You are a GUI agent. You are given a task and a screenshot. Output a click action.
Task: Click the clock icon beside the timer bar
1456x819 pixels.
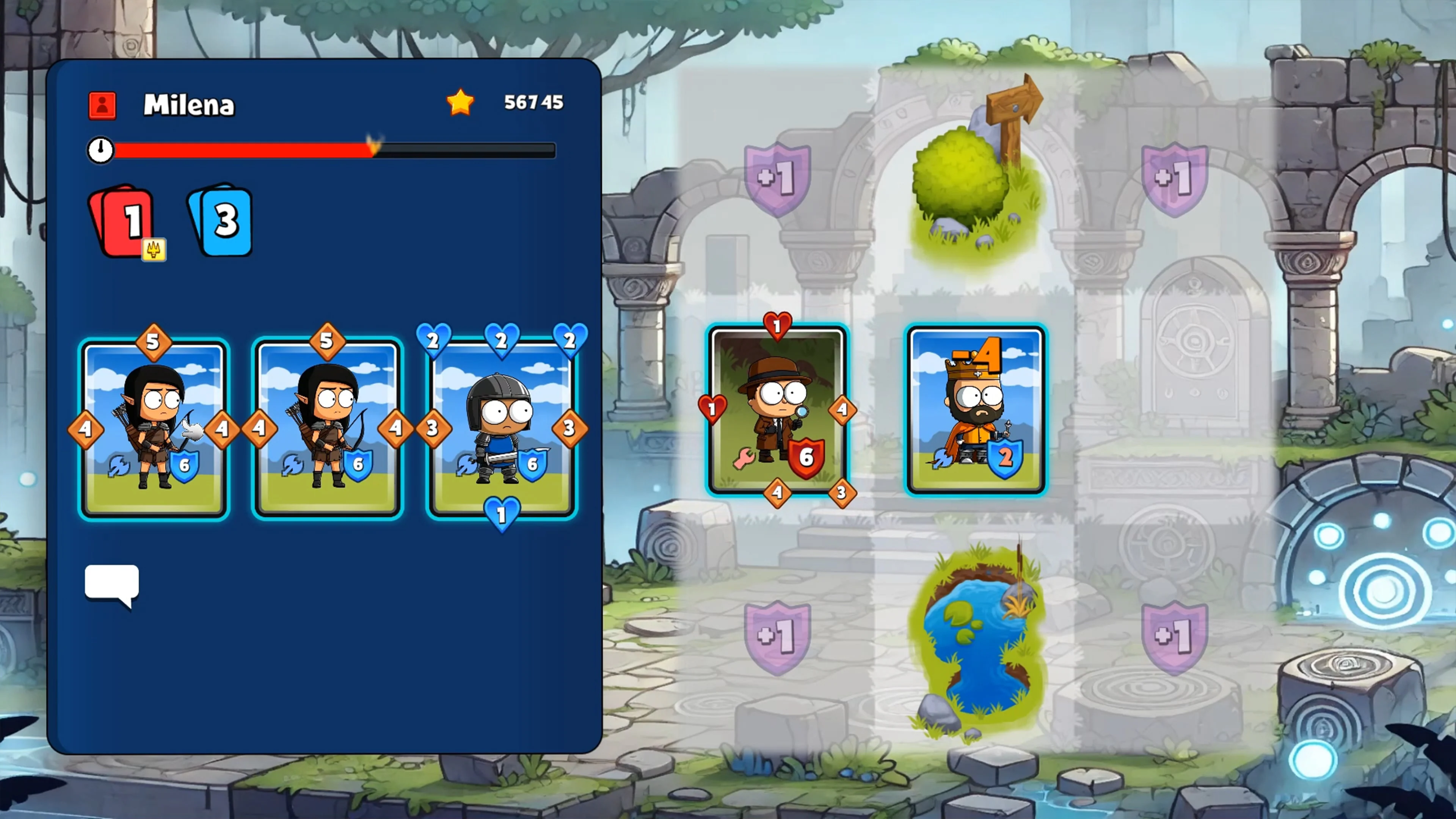click(100, 151)
